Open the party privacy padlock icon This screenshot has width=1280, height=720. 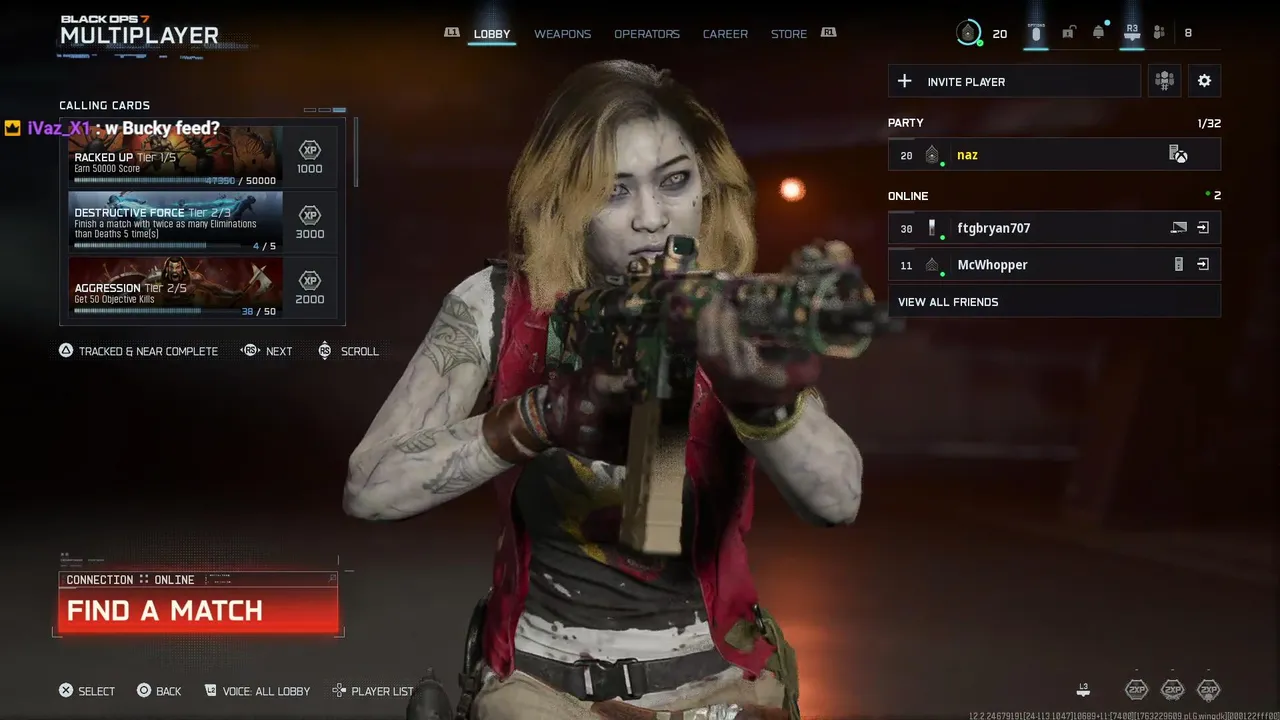[1068, 33]
